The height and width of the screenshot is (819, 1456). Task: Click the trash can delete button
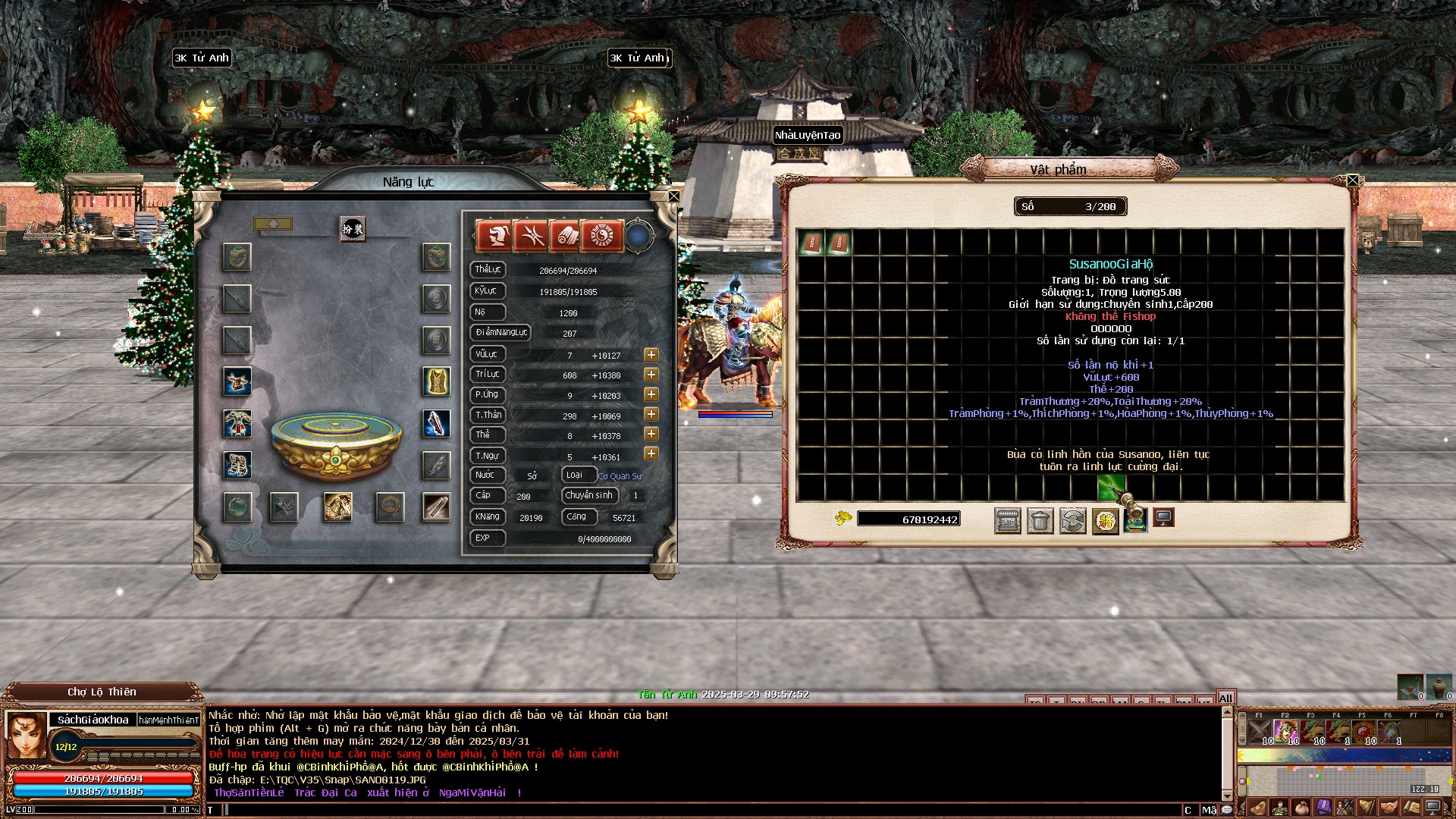(1040, 520)
